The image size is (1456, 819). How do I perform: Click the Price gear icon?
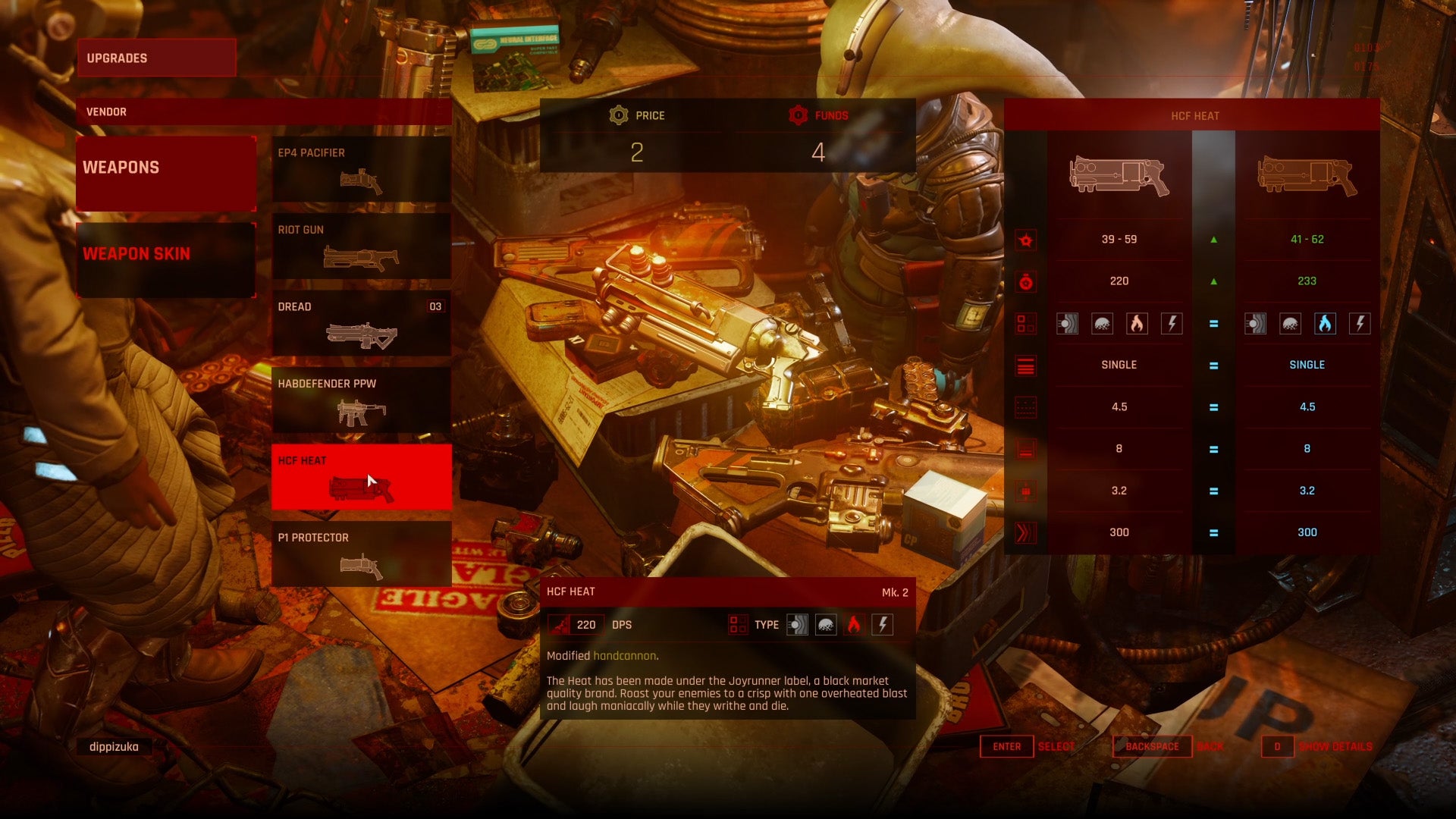coord(618,115)
